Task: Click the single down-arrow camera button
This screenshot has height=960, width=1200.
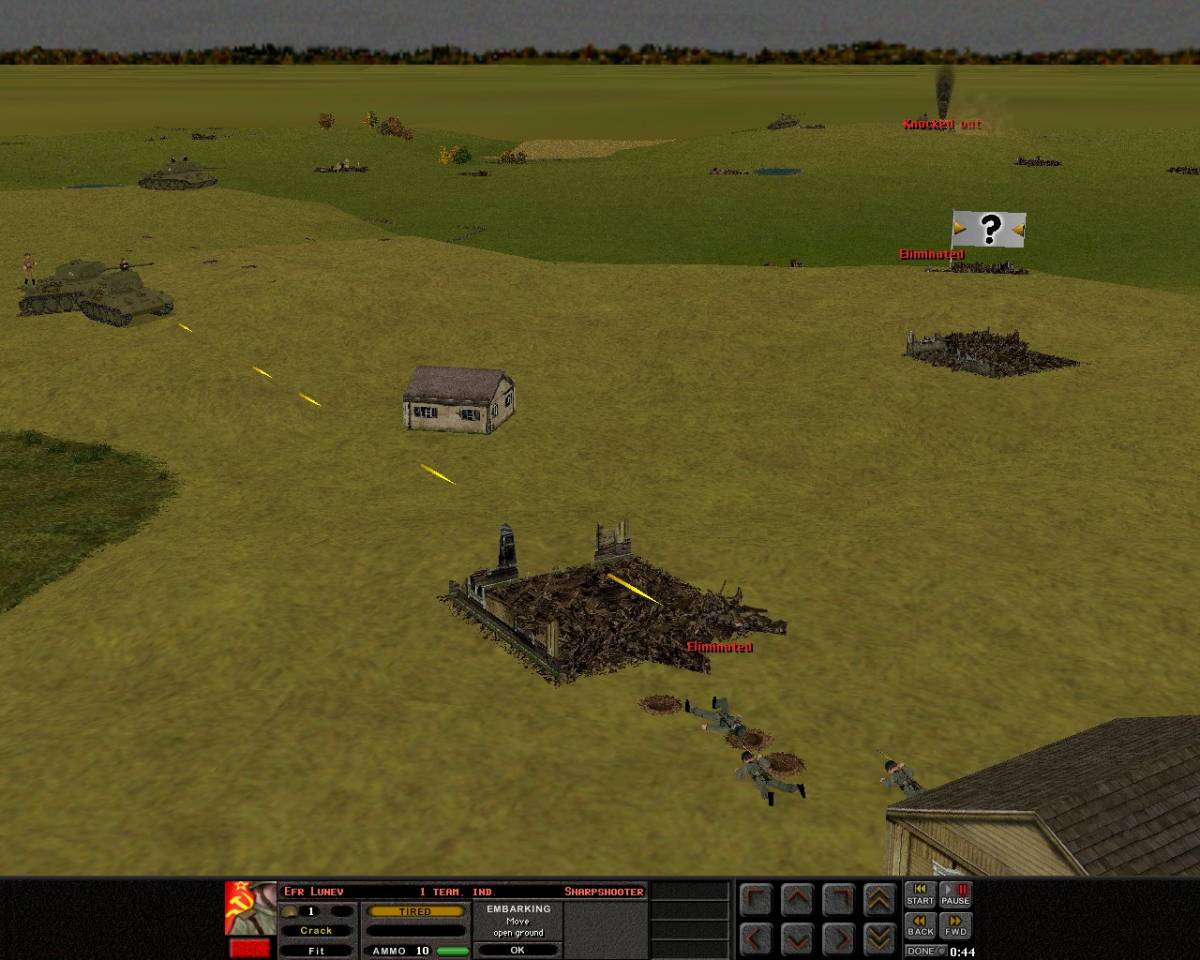Action: point(797,938)
